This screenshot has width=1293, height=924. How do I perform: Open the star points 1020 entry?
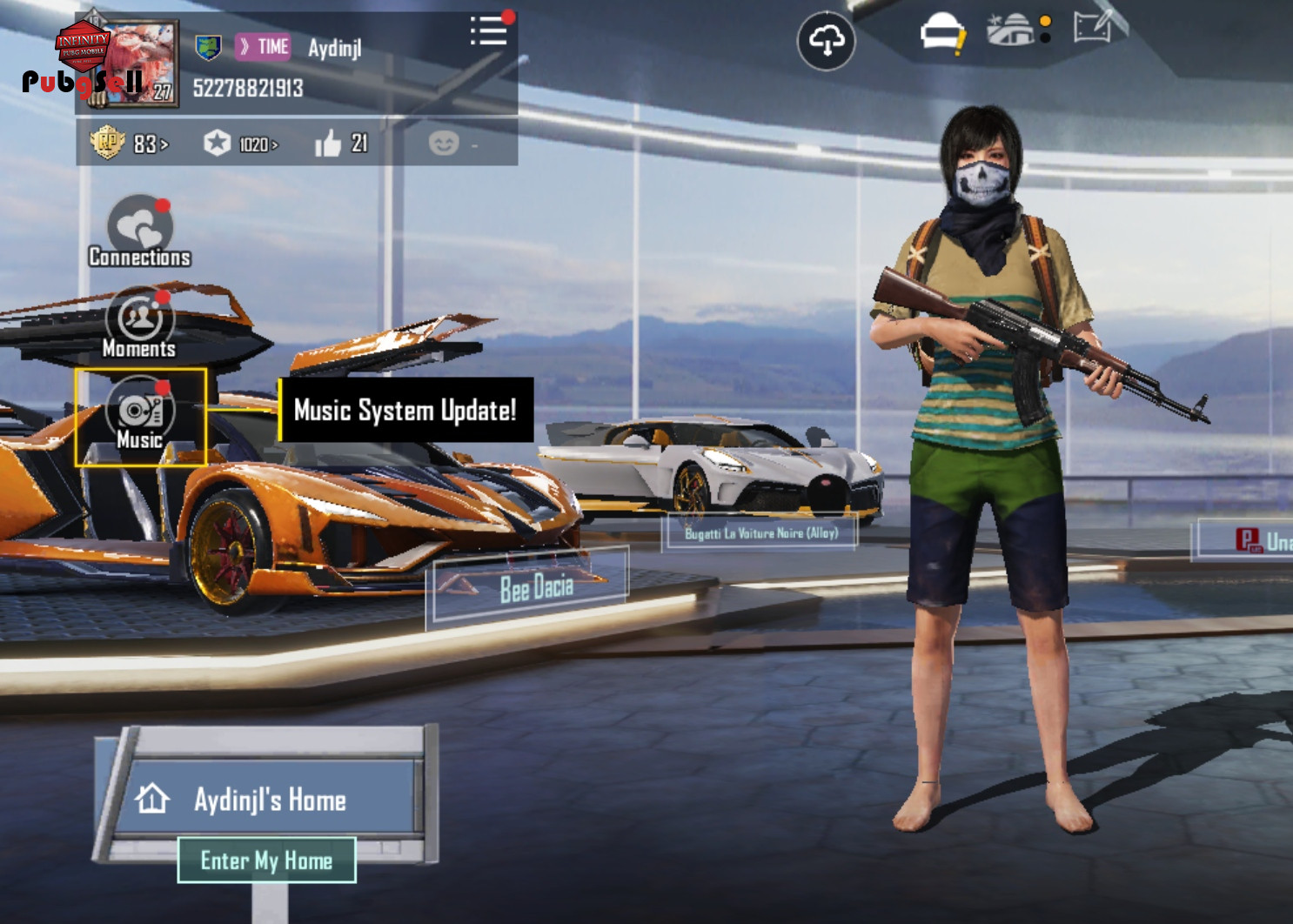point(241,144)
